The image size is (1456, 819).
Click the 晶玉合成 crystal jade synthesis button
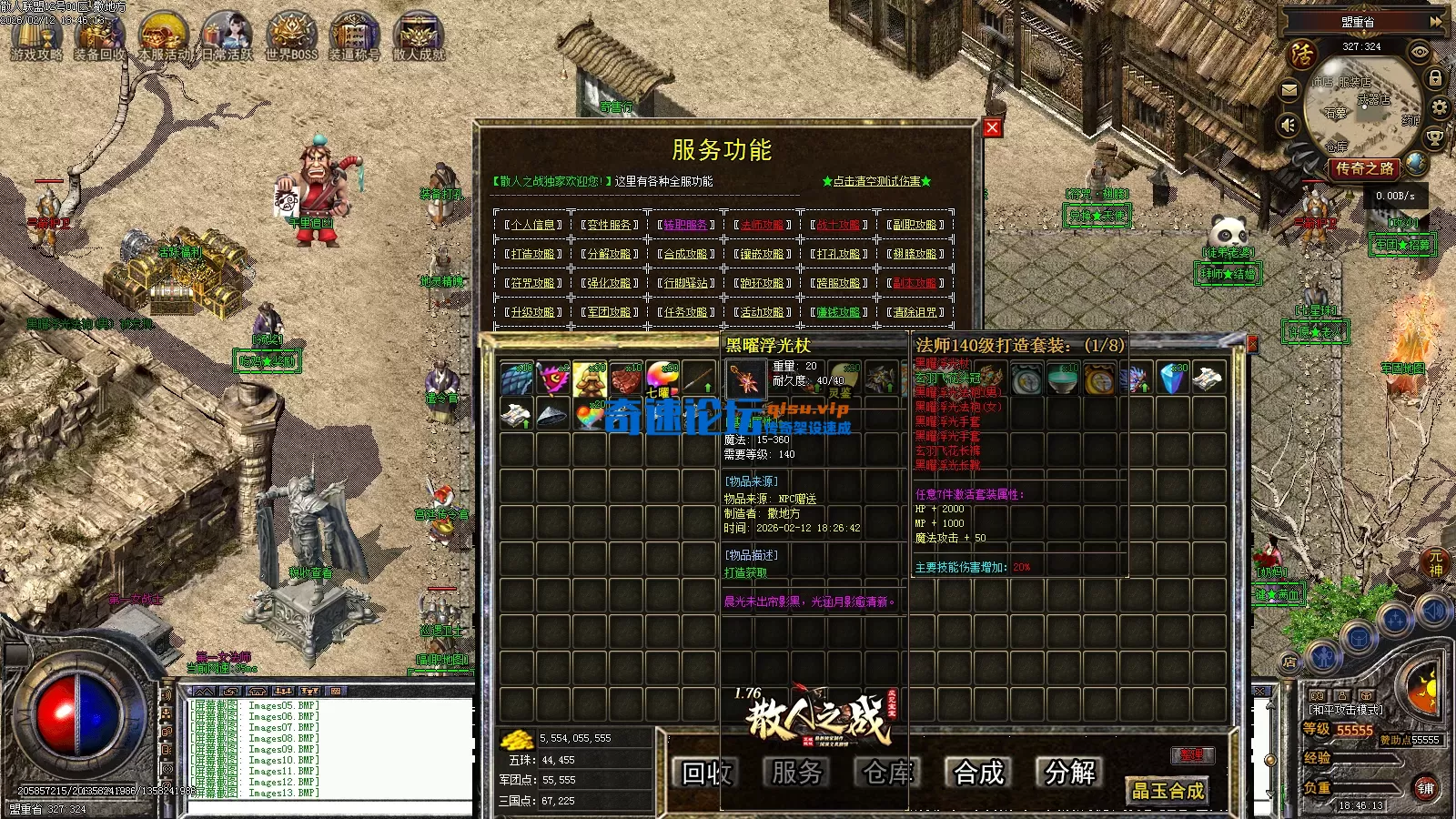click(1168, 791)
